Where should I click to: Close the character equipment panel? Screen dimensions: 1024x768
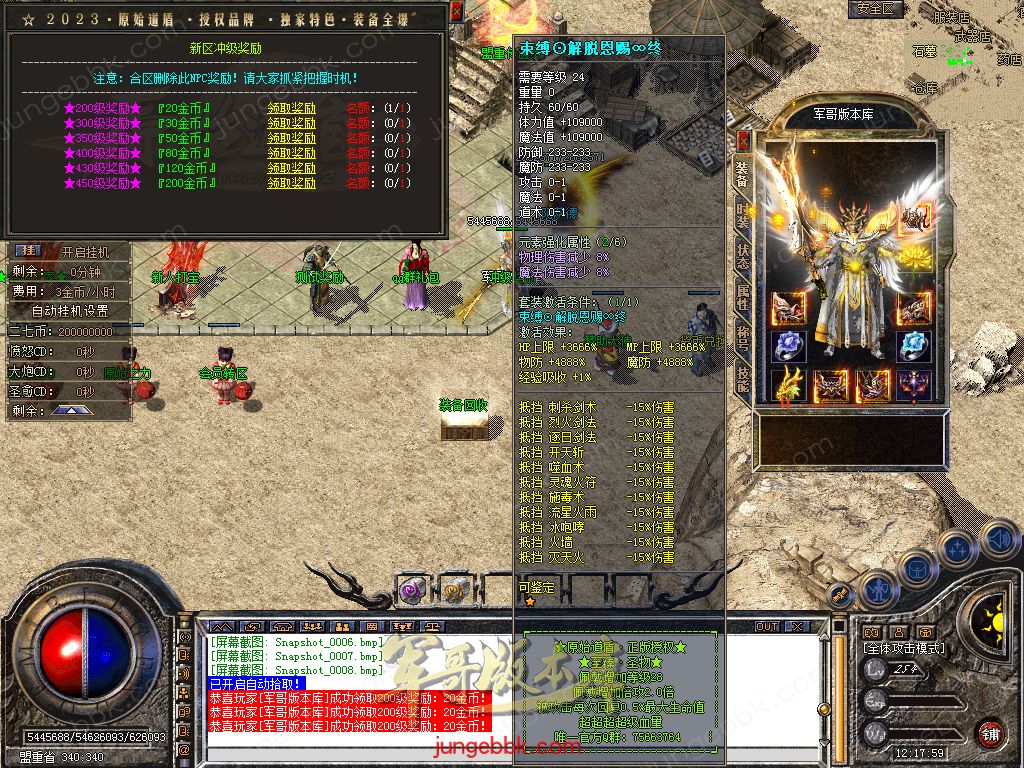coord(743,140)
